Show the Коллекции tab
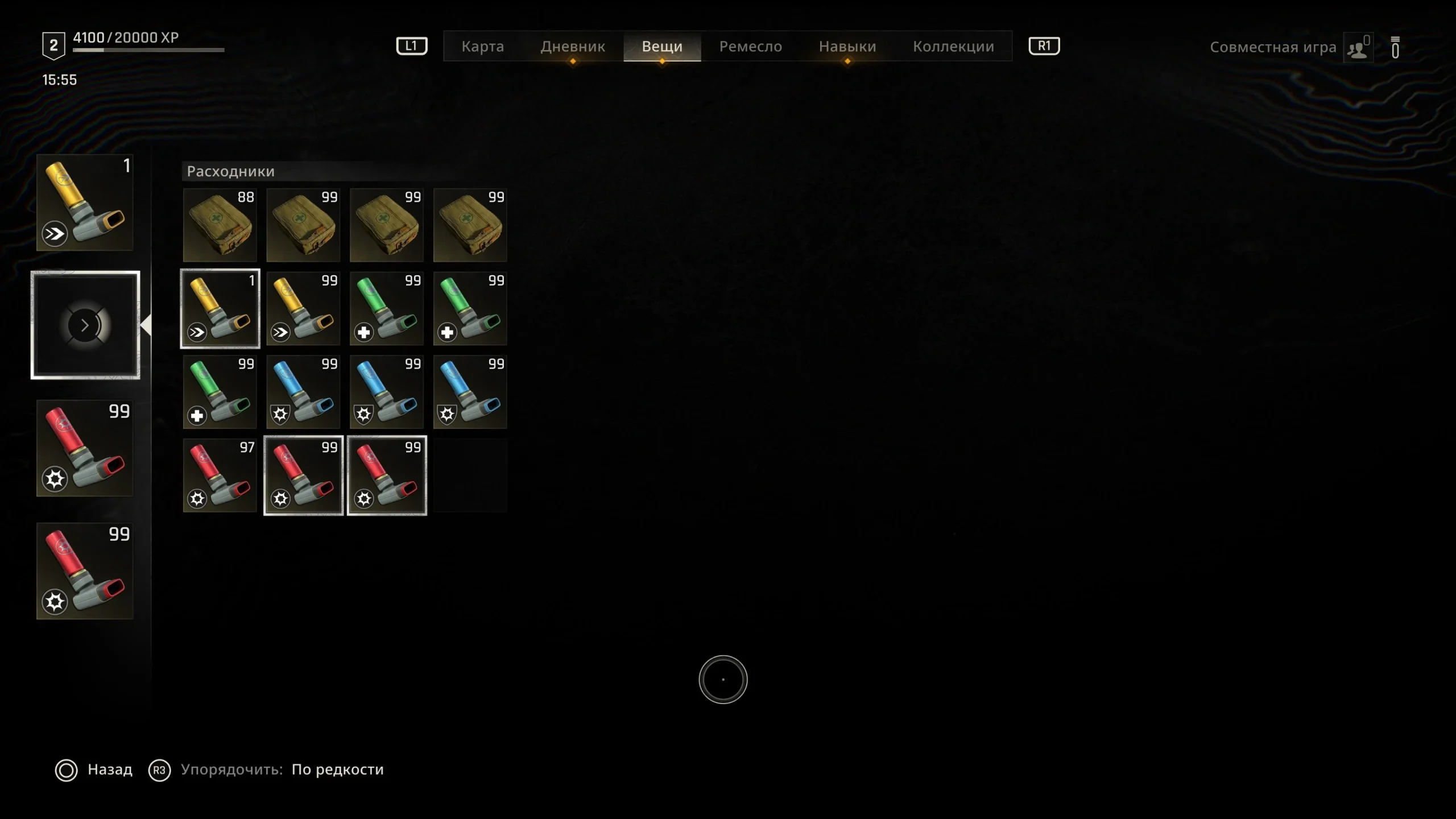The height and width of the screenshot is (819, 1456). [x=953, y=46]
